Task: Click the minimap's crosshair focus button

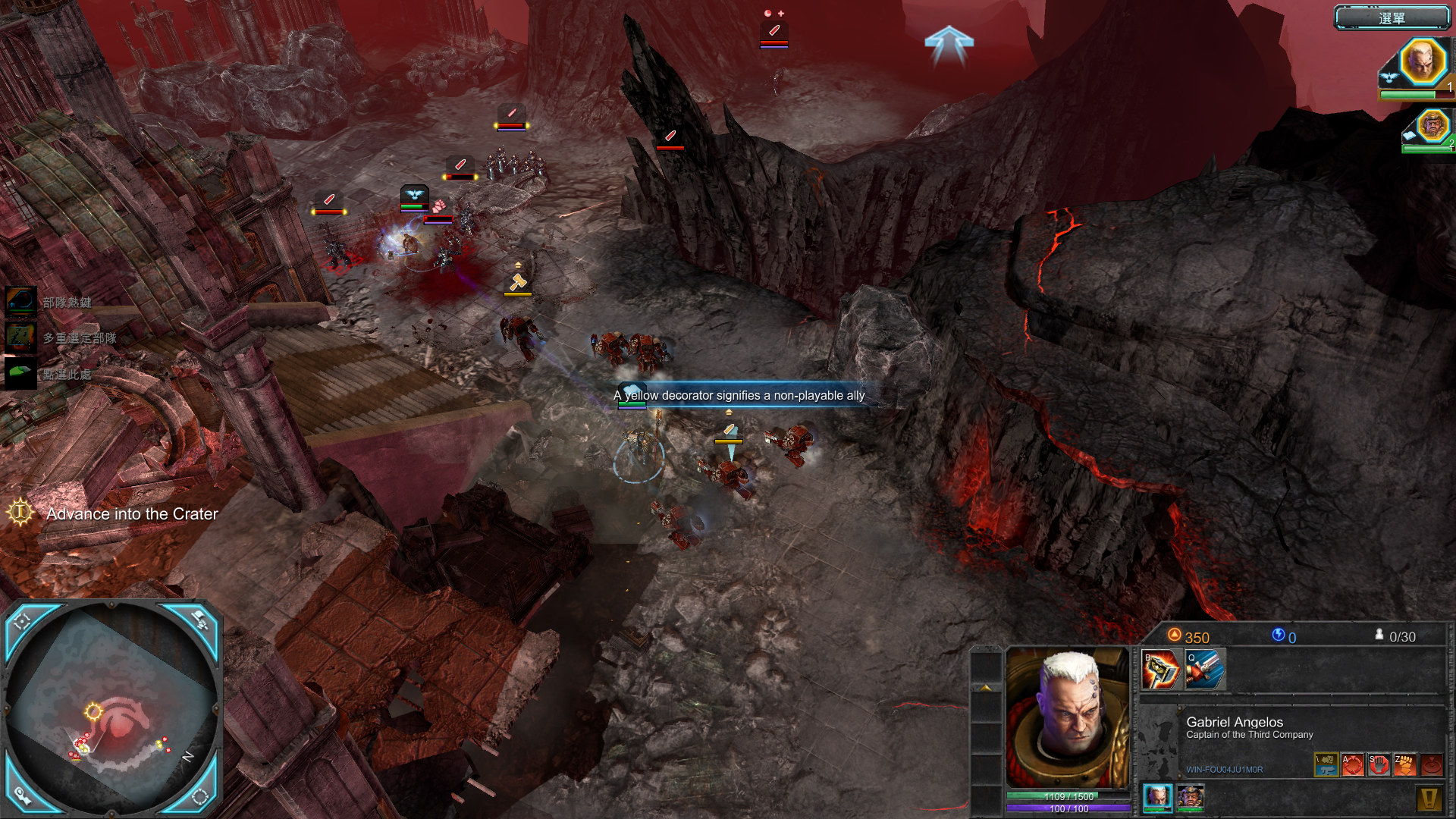Action: point(22,621)
